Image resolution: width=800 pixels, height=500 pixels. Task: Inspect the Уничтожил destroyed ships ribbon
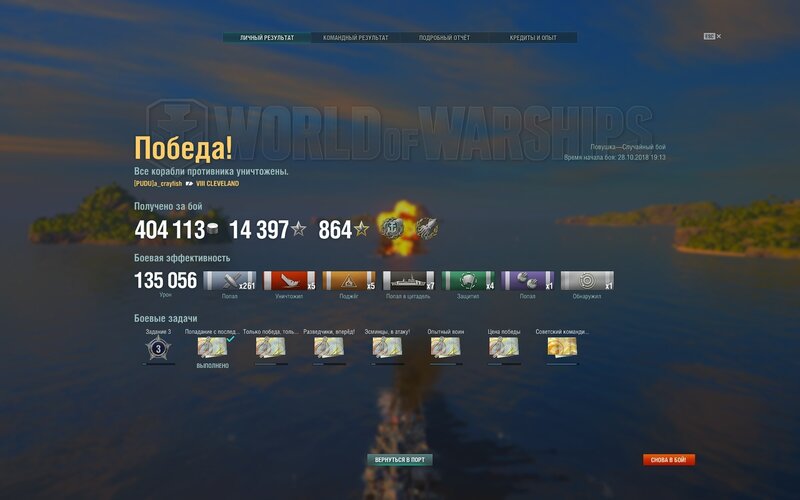(x=289, y=281)
